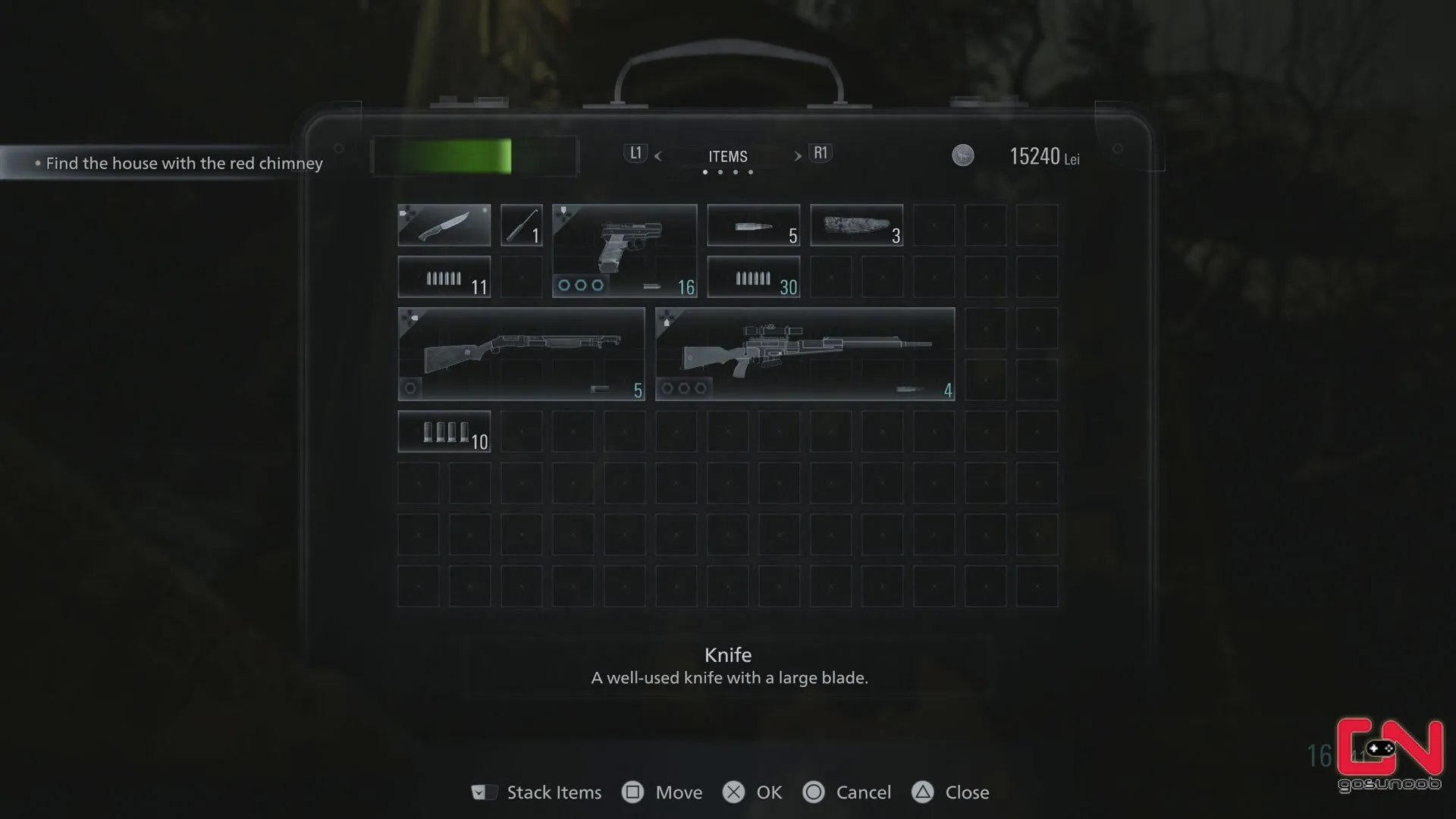Click the ITEMS tab header

coord(728,156)
